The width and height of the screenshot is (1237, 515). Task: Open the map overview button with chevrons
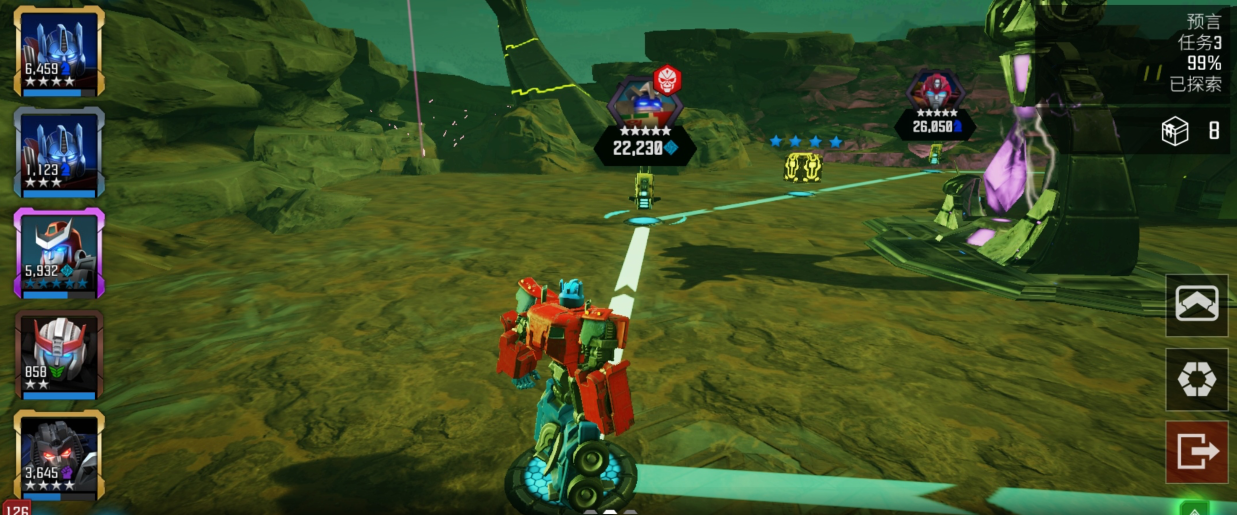point(1196,304)
